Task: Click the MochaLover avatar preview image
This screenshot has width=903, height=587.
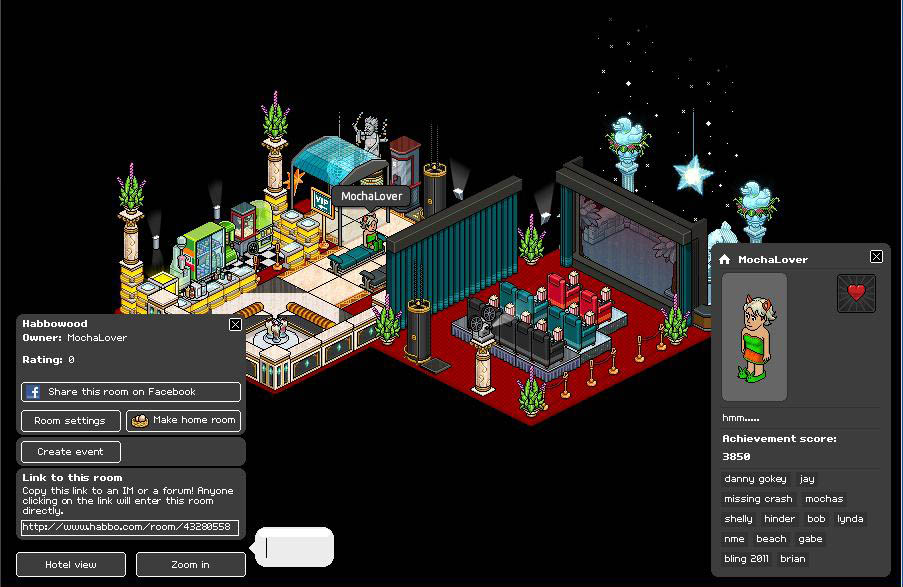Action: (754, 337)
